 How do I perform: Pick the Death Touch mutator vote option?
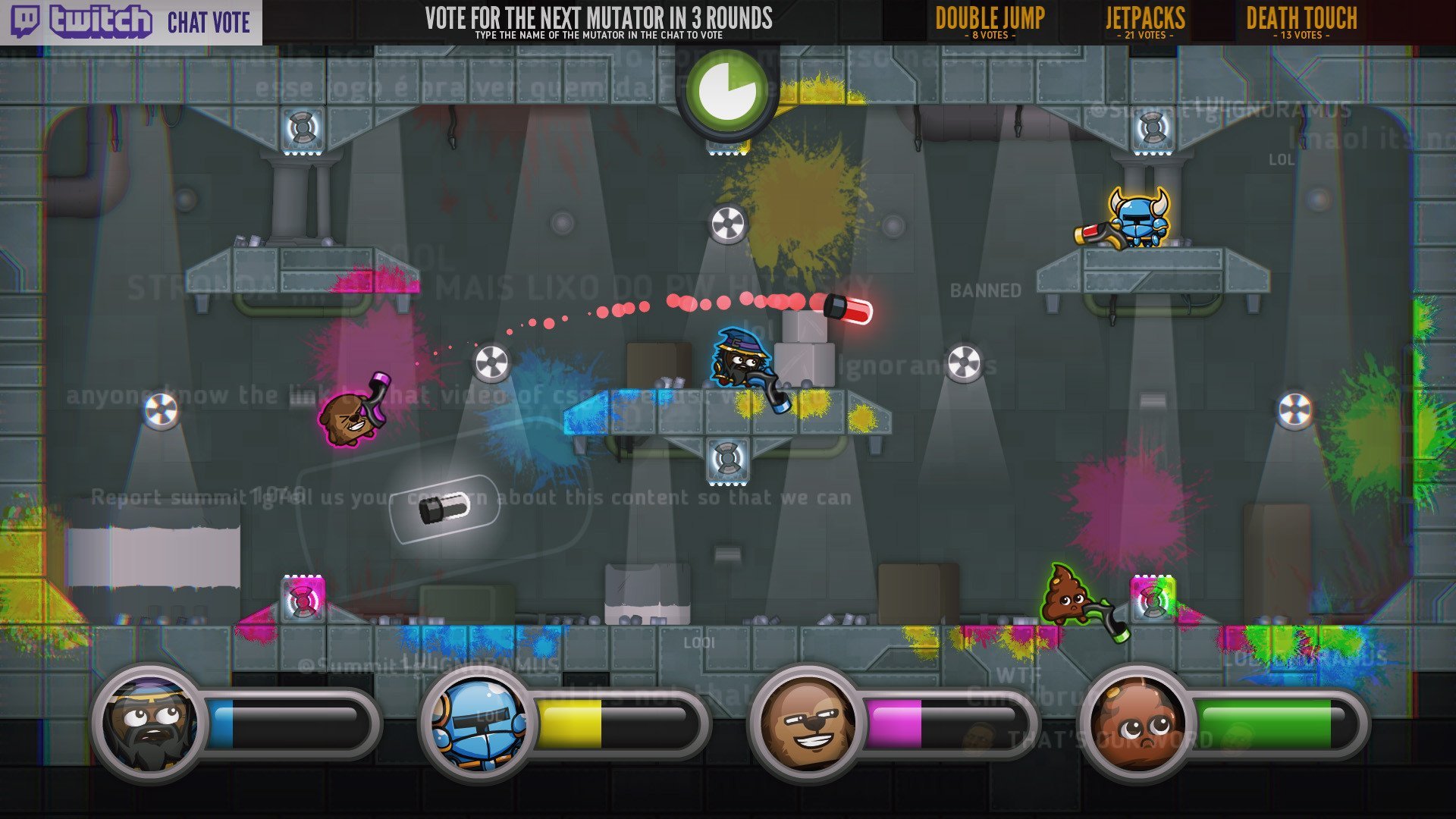[1301, 21]
